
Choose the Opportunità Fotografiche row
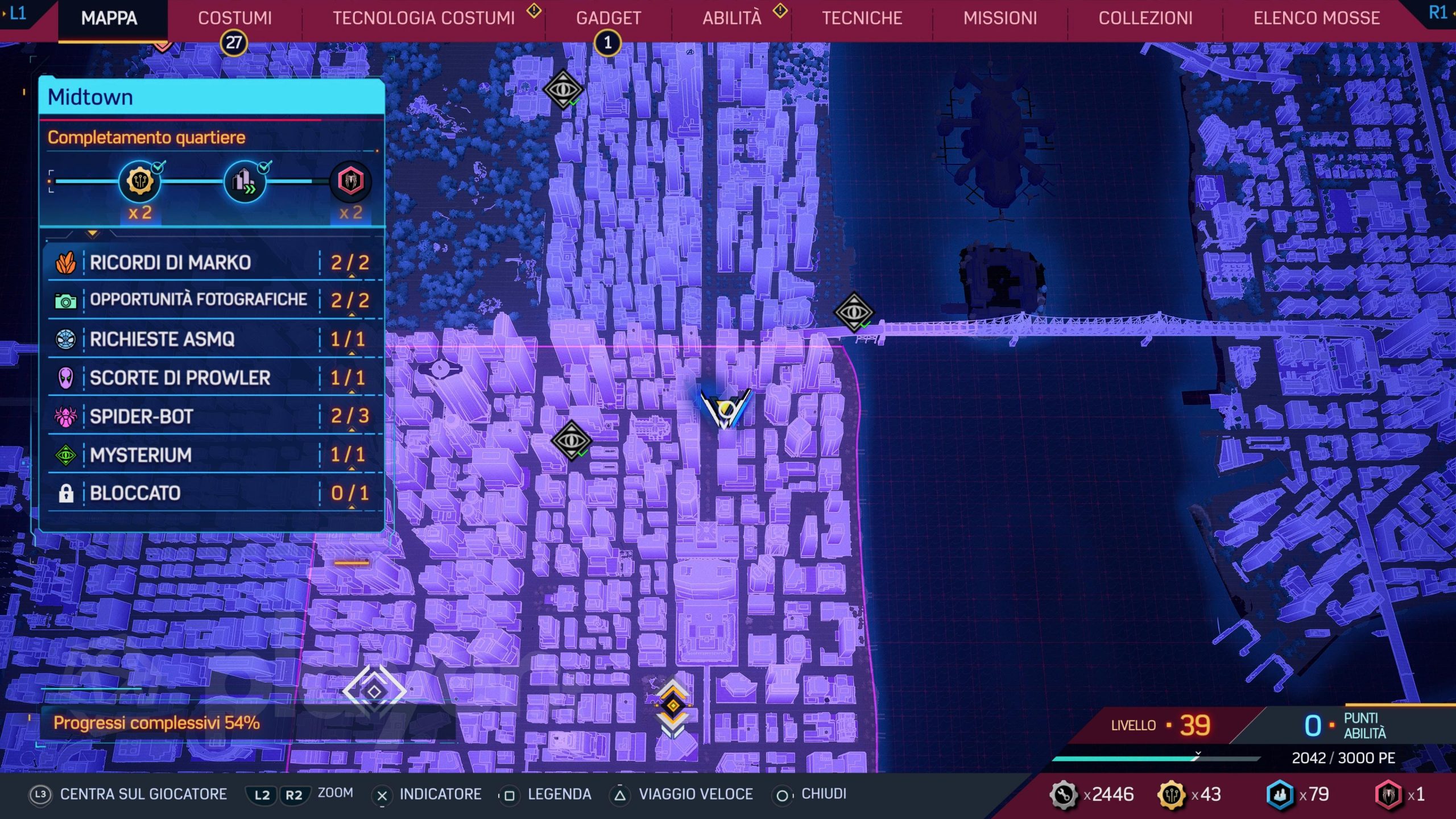pos(212,300)
